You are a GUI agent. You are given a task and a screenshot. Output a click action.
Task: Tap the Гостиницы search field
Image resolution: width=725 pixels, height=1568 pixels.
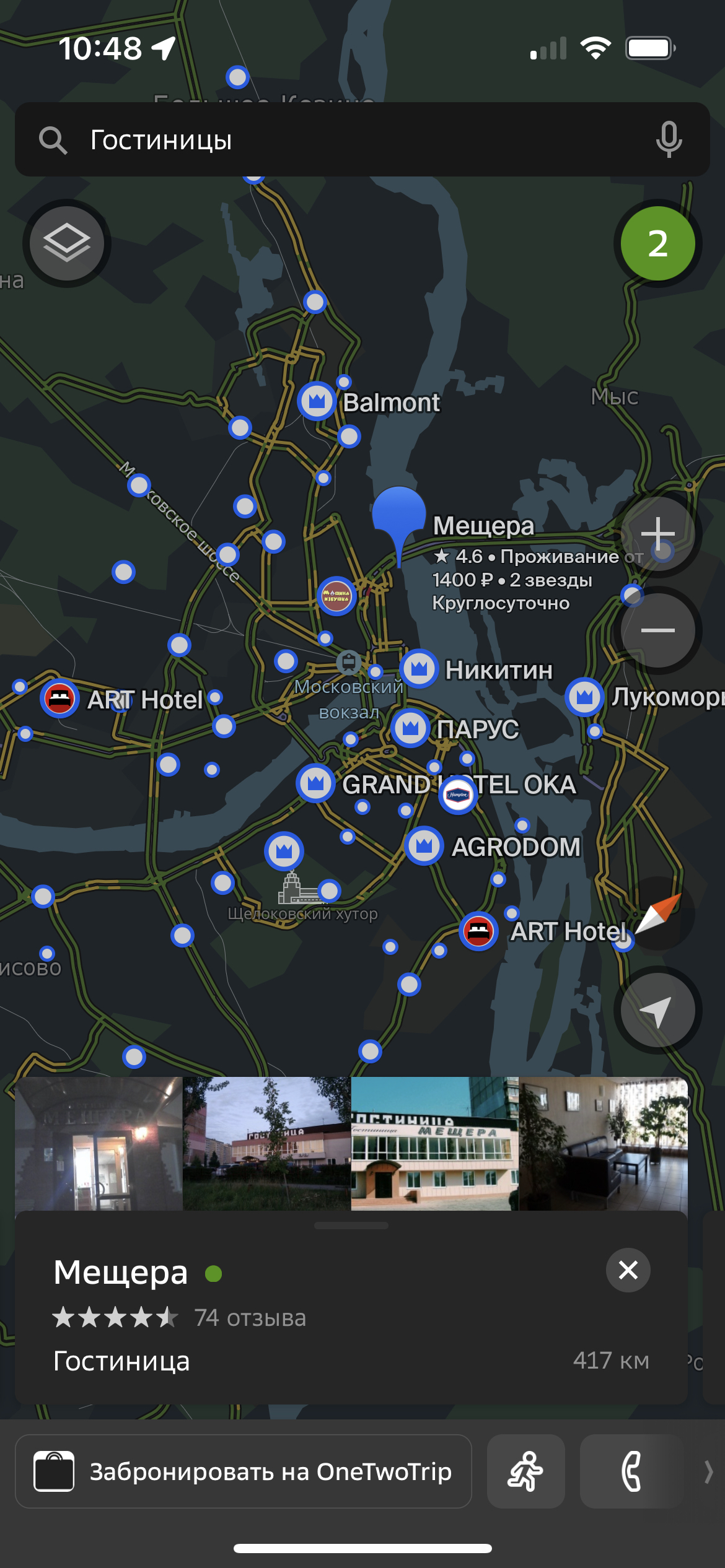coord(347,140)
